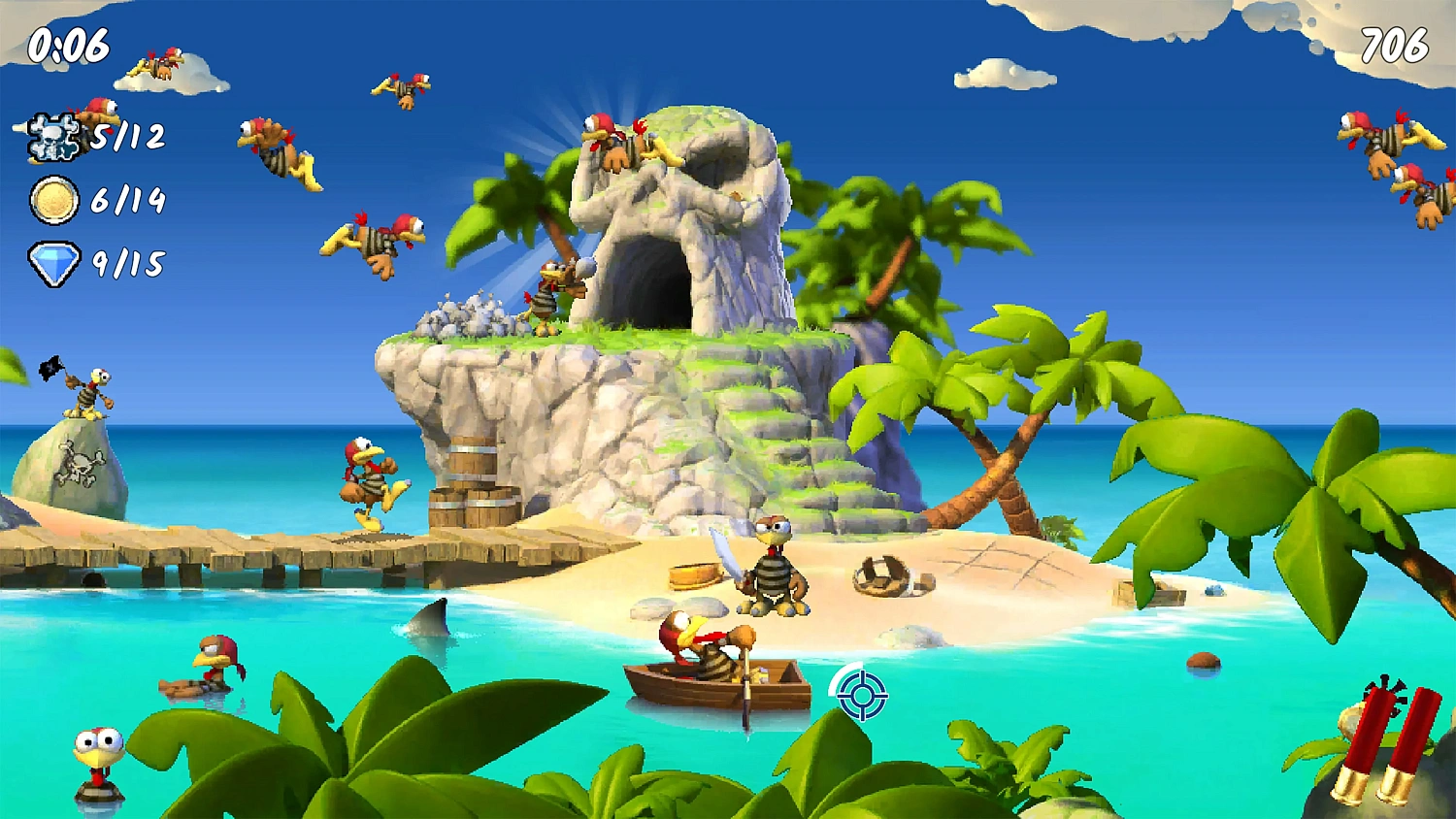Screen dimensions: 1456x819
Task: Click the chicken running on the pier
Action: tap(369, 485)
